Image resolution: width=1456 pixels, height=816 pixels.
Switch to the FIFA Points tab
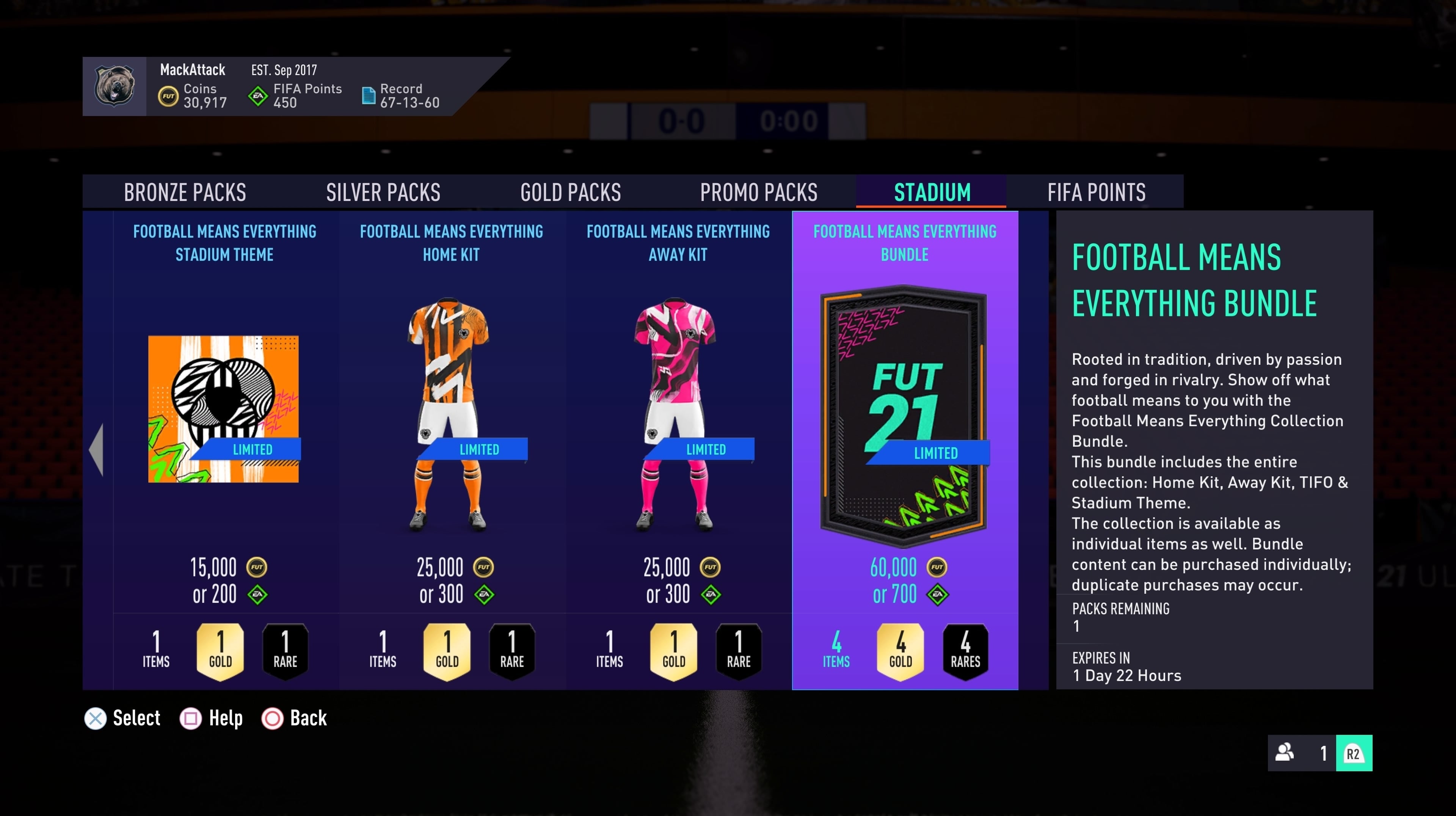[1097, 192]
